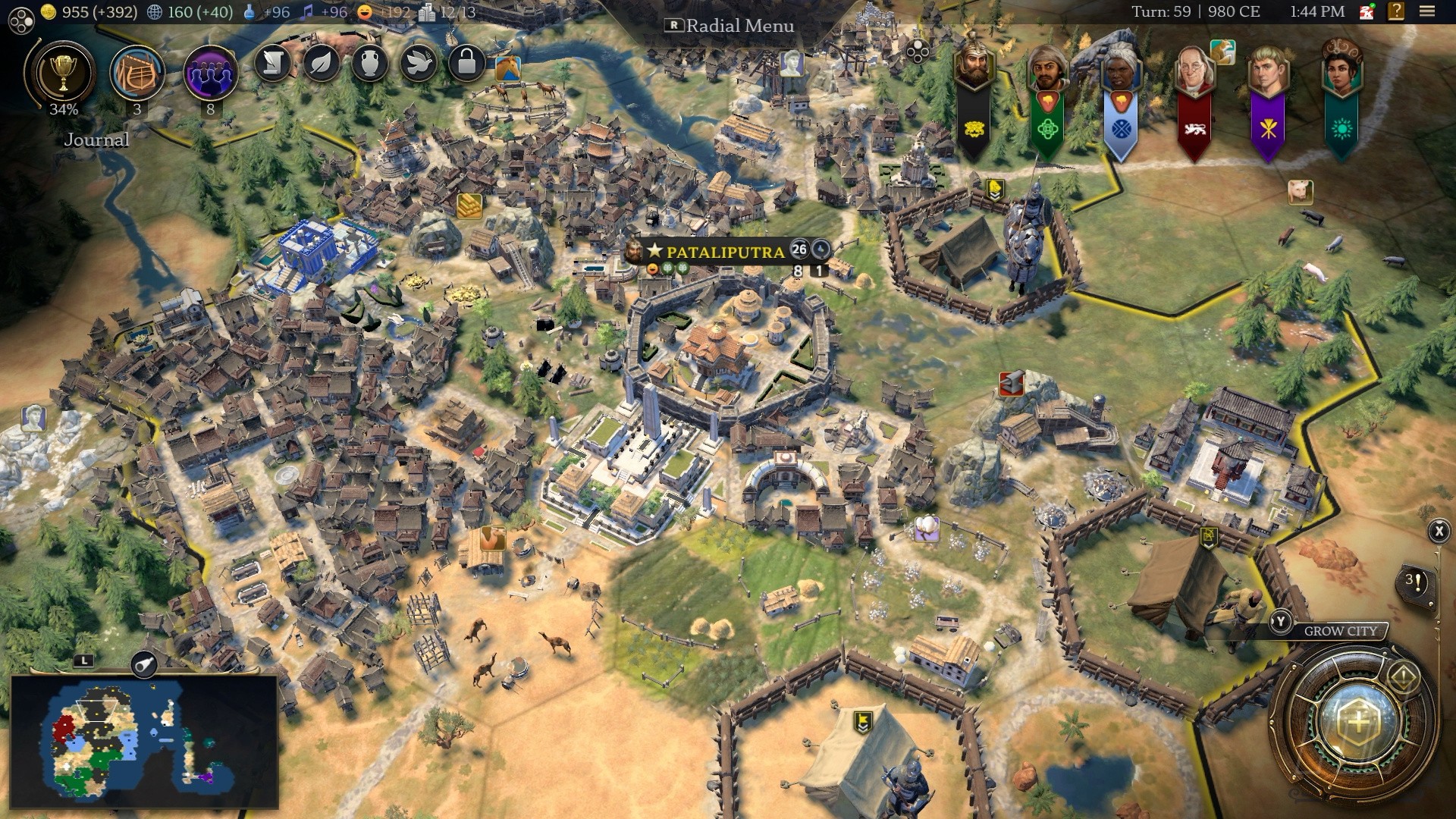Open the Civilopedia question mark book
This screenshot has height=819, width=1456.
click(1395, 12)
